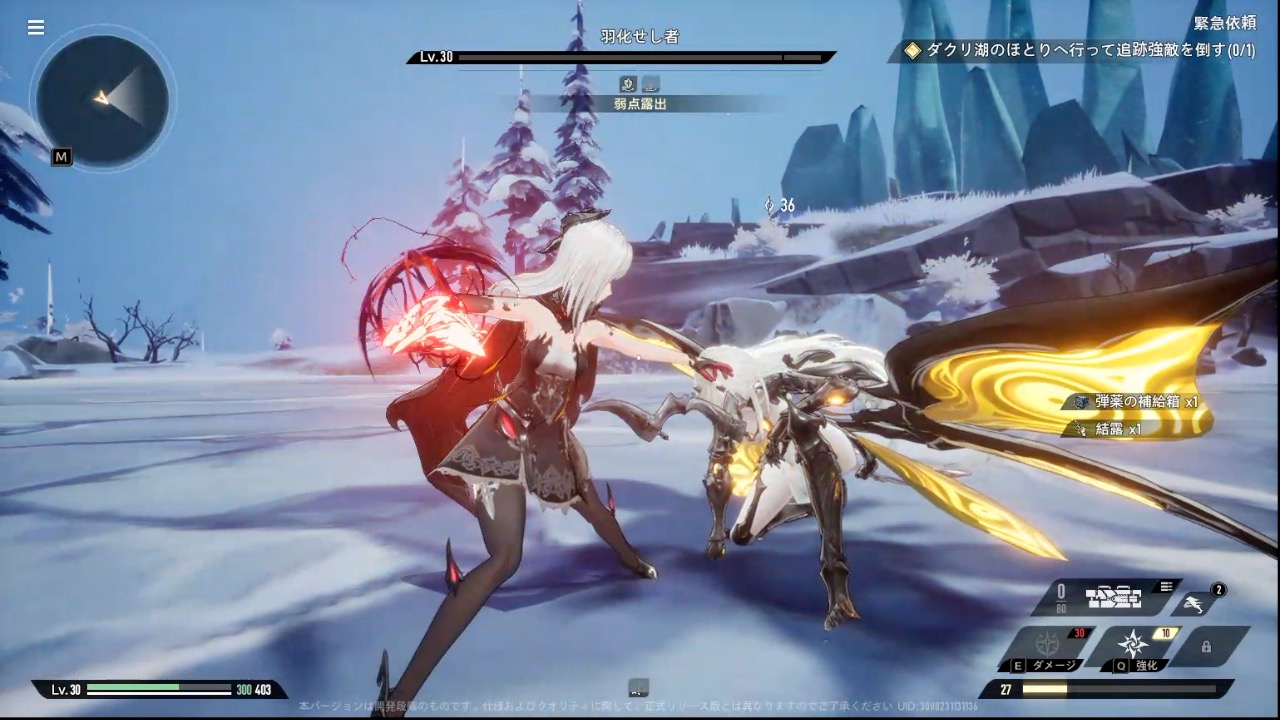Click the 弱点露出 buff icon under the boss name
1280x720 pixels.
point(640,103)
